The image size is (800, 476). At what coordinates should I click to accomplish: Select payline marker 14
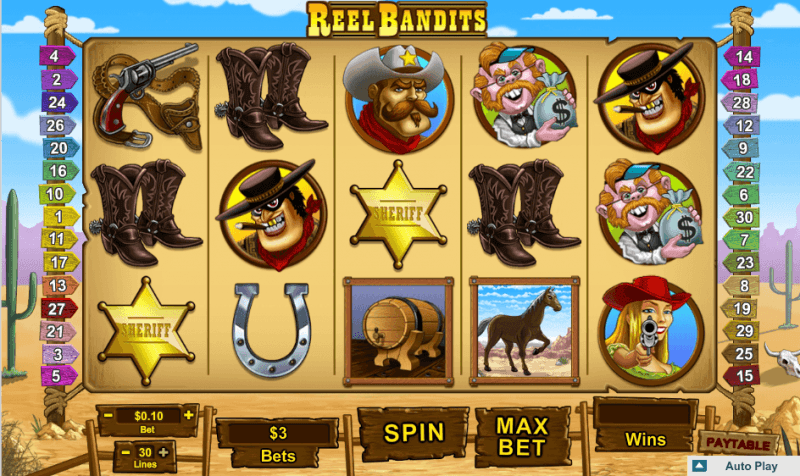[x=743, y=57]
